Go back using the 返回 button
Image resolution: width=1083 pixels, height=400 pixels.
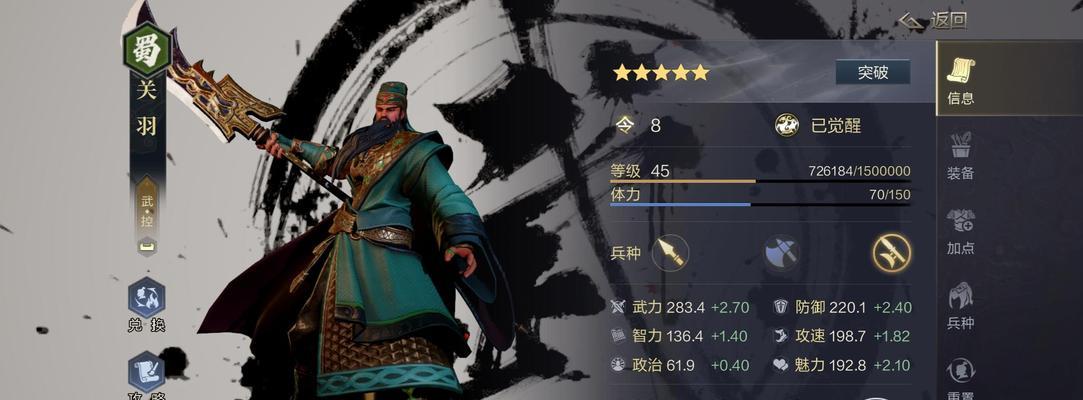933,20
